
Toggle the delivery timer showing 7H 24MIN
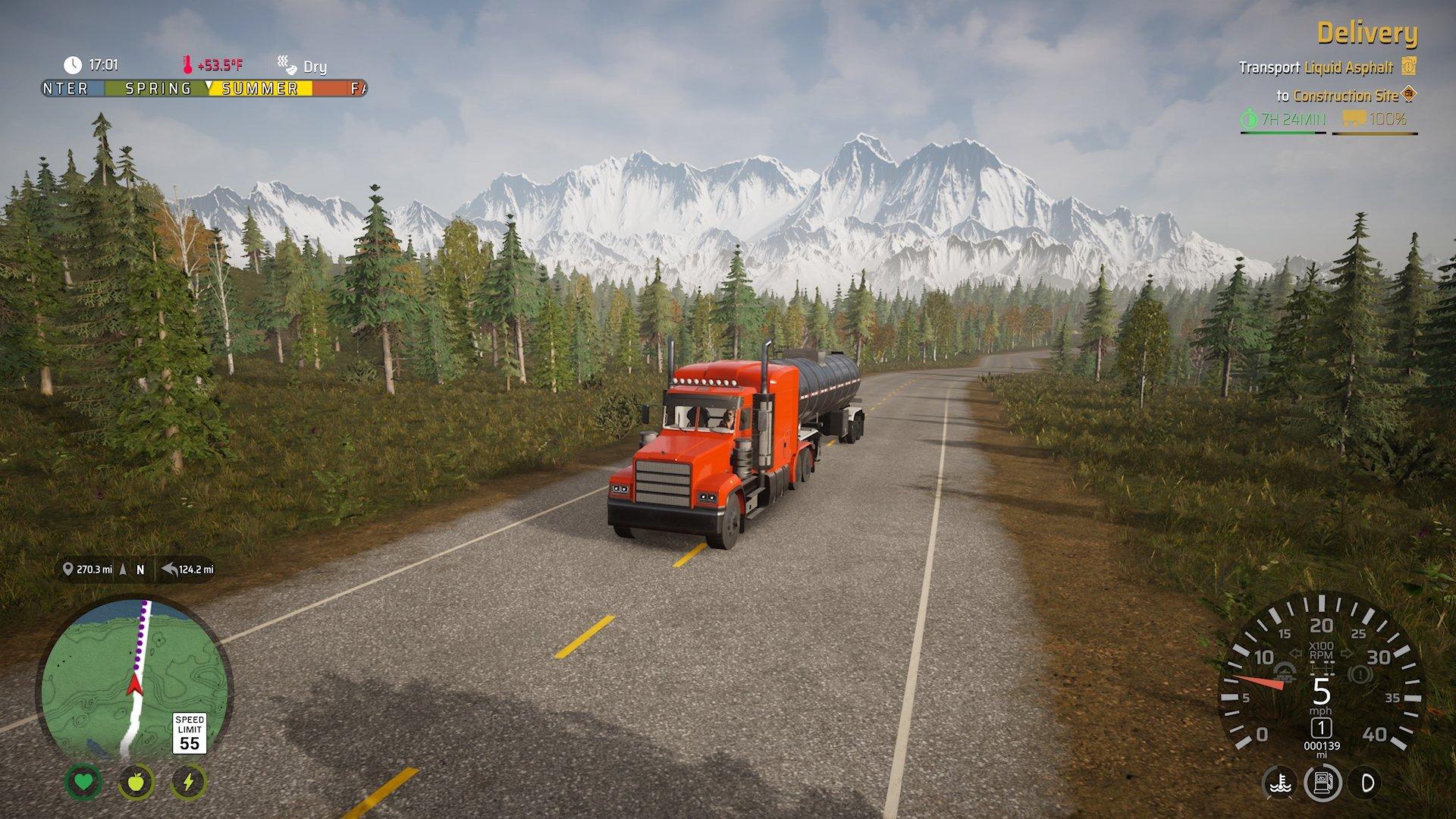[x=1288, y=118]
